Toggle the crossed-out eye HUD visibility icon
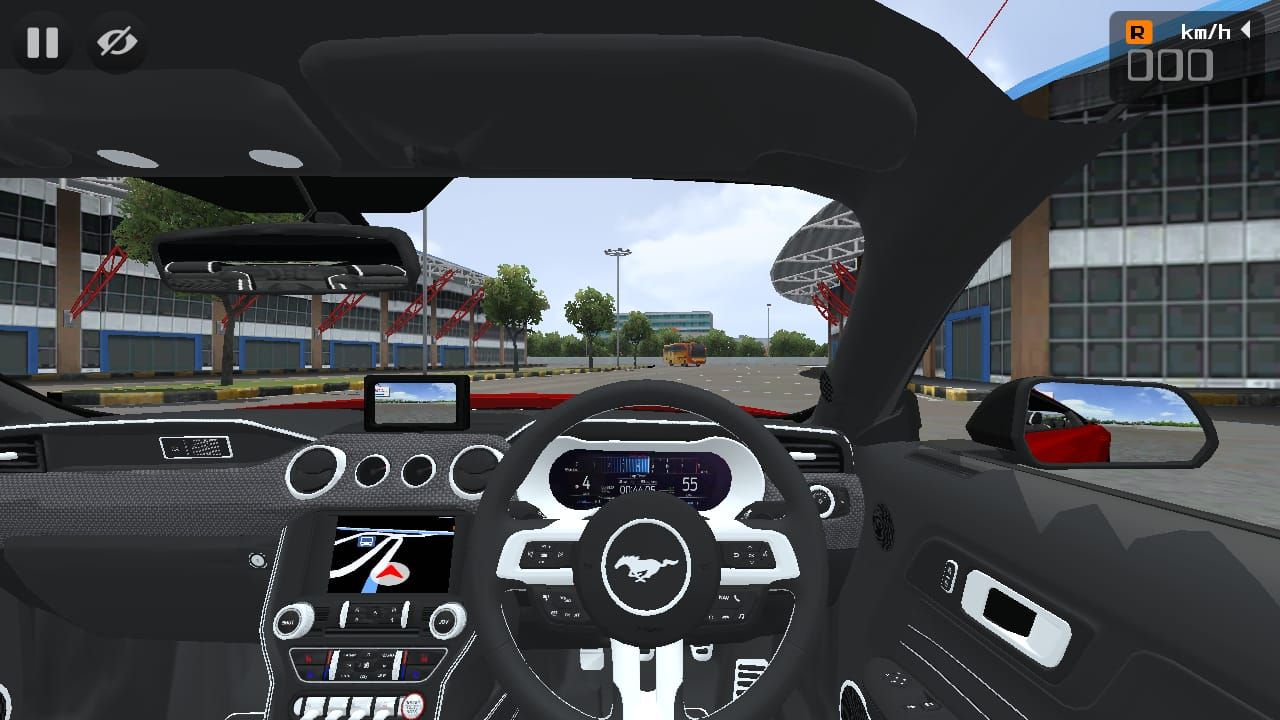The image size is (1280, 720). point(117,42)
